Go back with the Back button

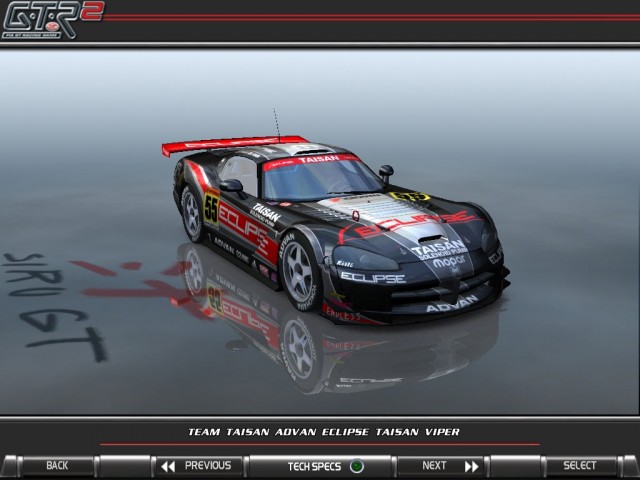point(57,466)
